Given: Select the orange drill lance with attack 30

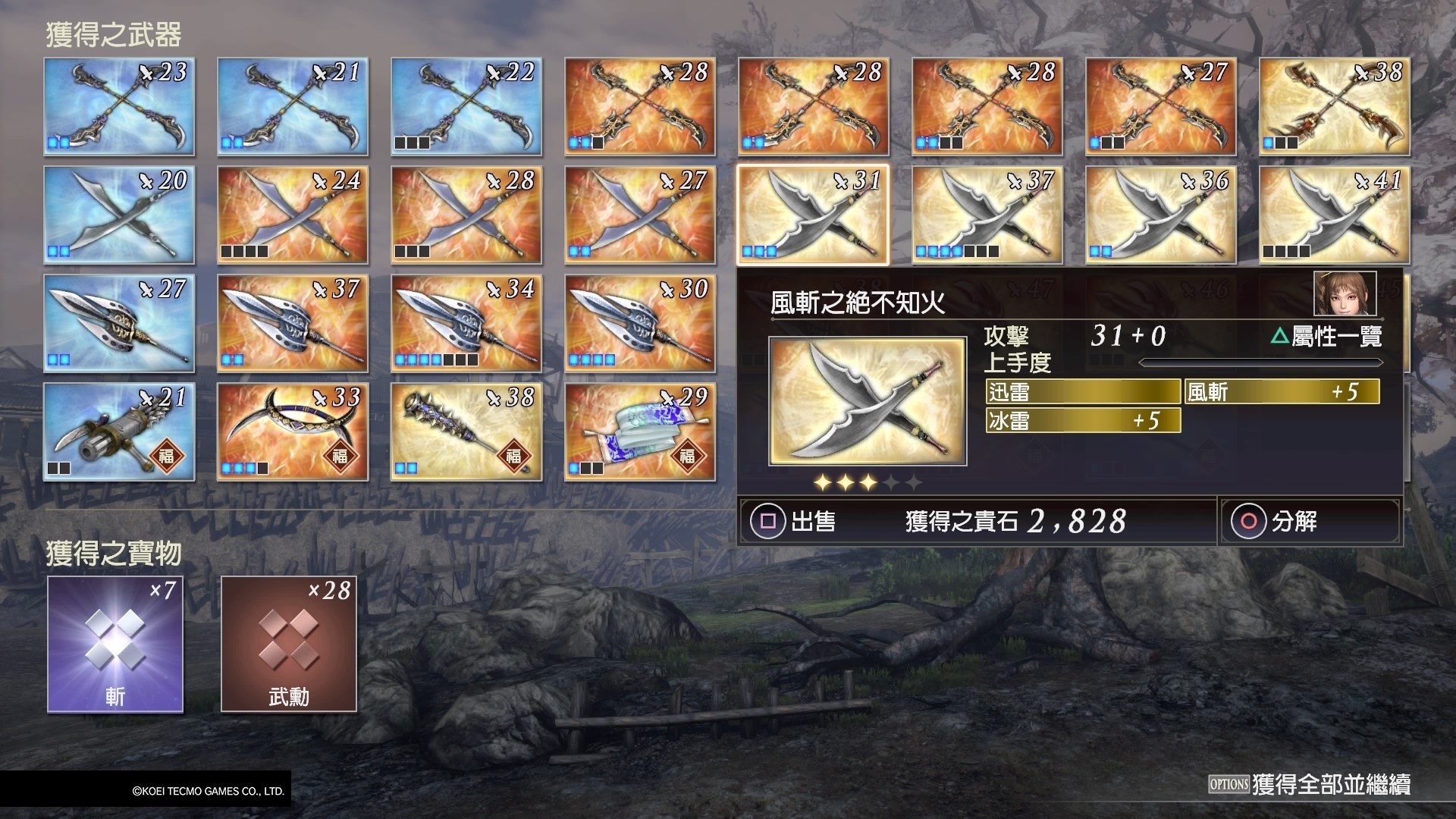Looking at the screenshot, I should tap(640, 323).
